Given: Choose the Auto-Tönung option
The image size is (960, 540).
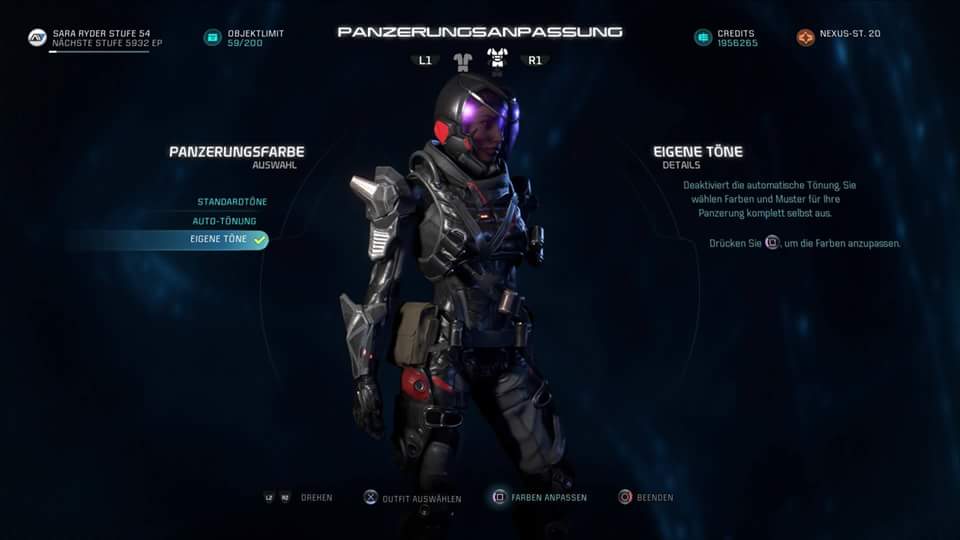Looking at the screenshot, I should 225,221.
